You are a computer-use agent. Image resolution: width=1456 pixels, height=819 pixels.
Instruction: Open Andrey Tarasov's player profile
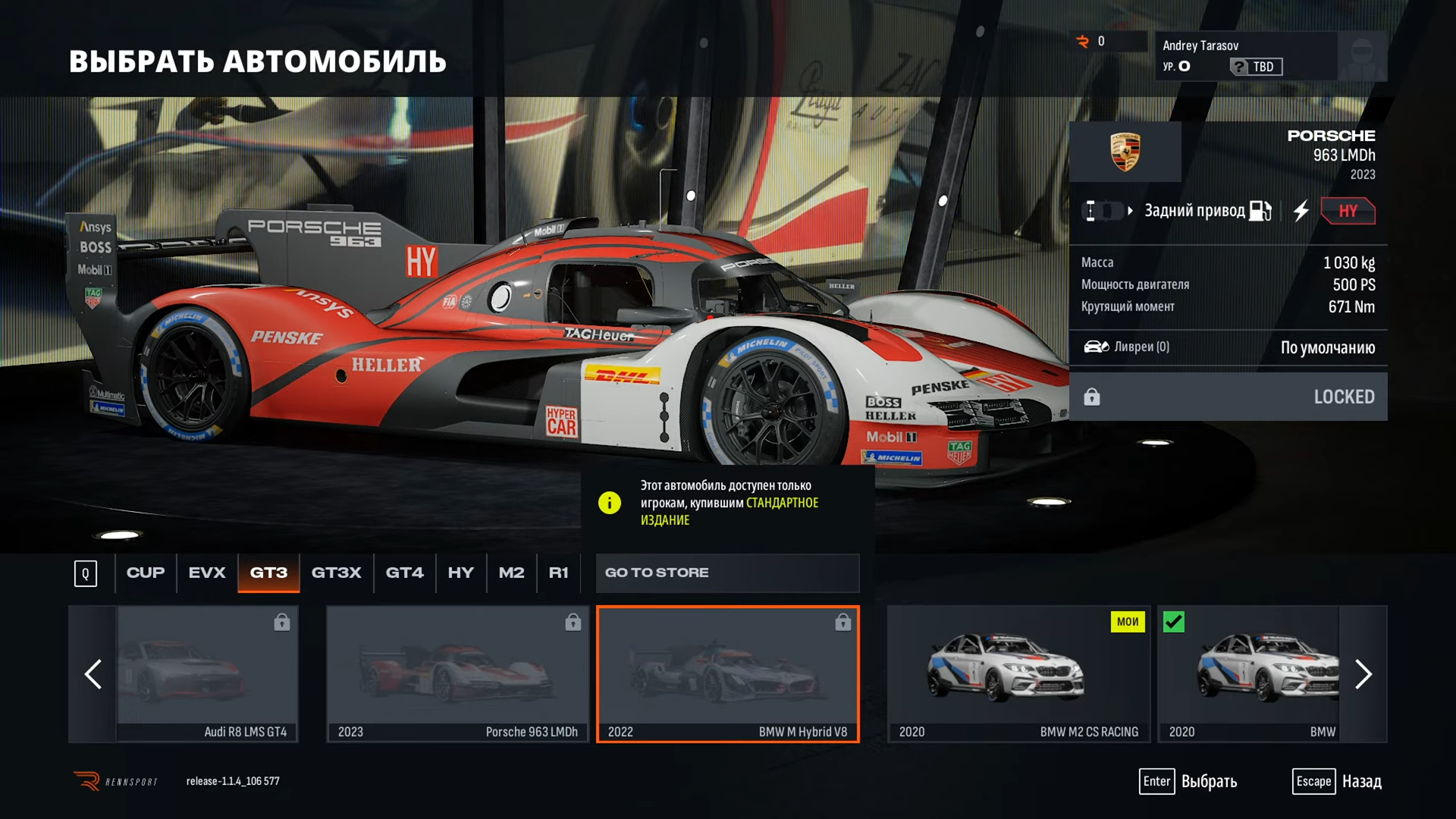[x=1270, y=56]
